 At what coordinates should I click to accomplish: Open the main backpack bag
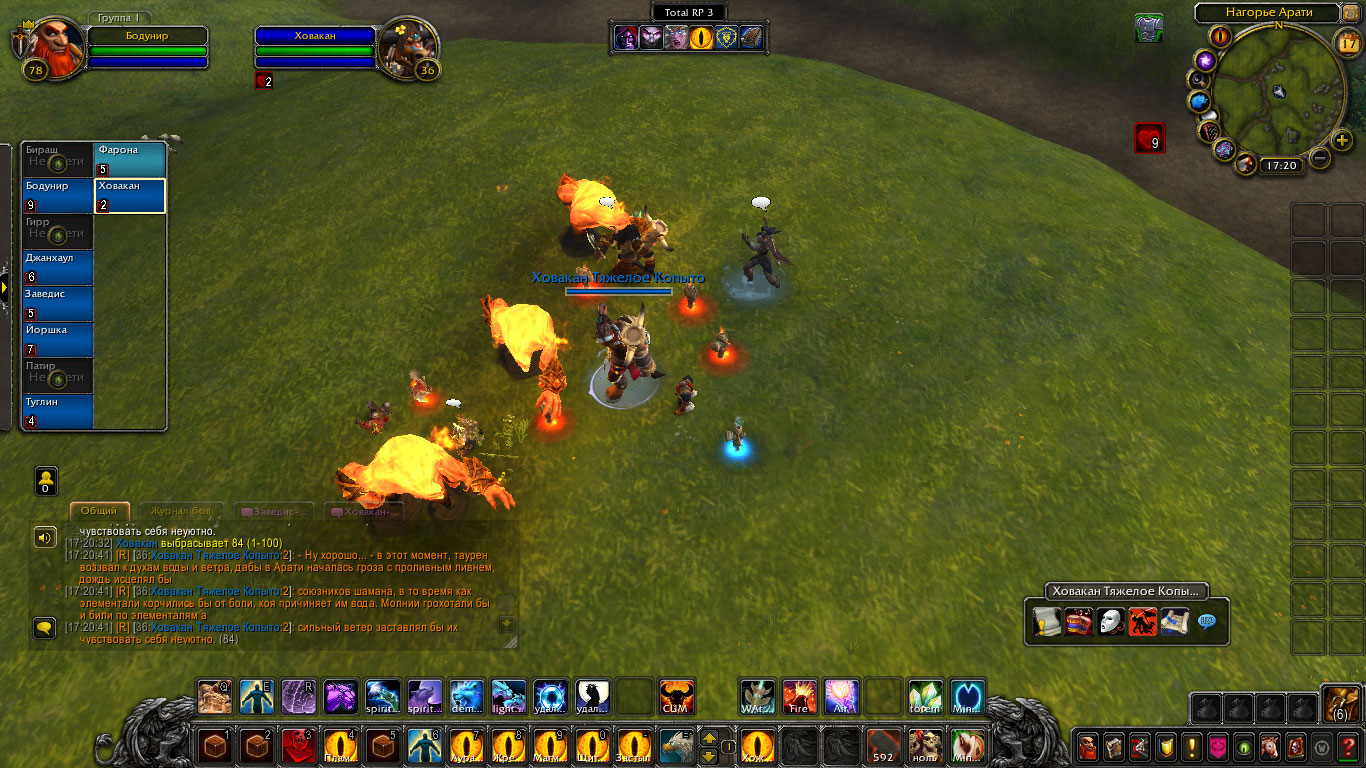[1341, 704]
